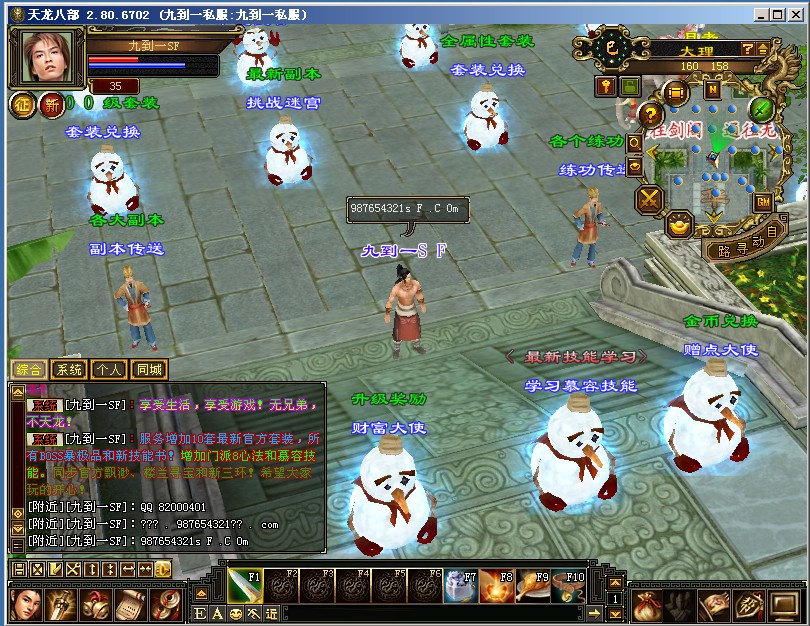Activate the F1 green blade skill

pos(245,585)
